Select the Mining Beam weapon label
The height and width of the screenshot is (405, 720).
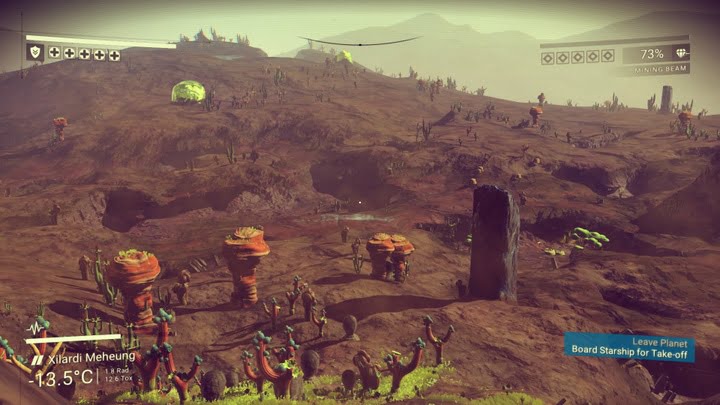tap(655, 70)
